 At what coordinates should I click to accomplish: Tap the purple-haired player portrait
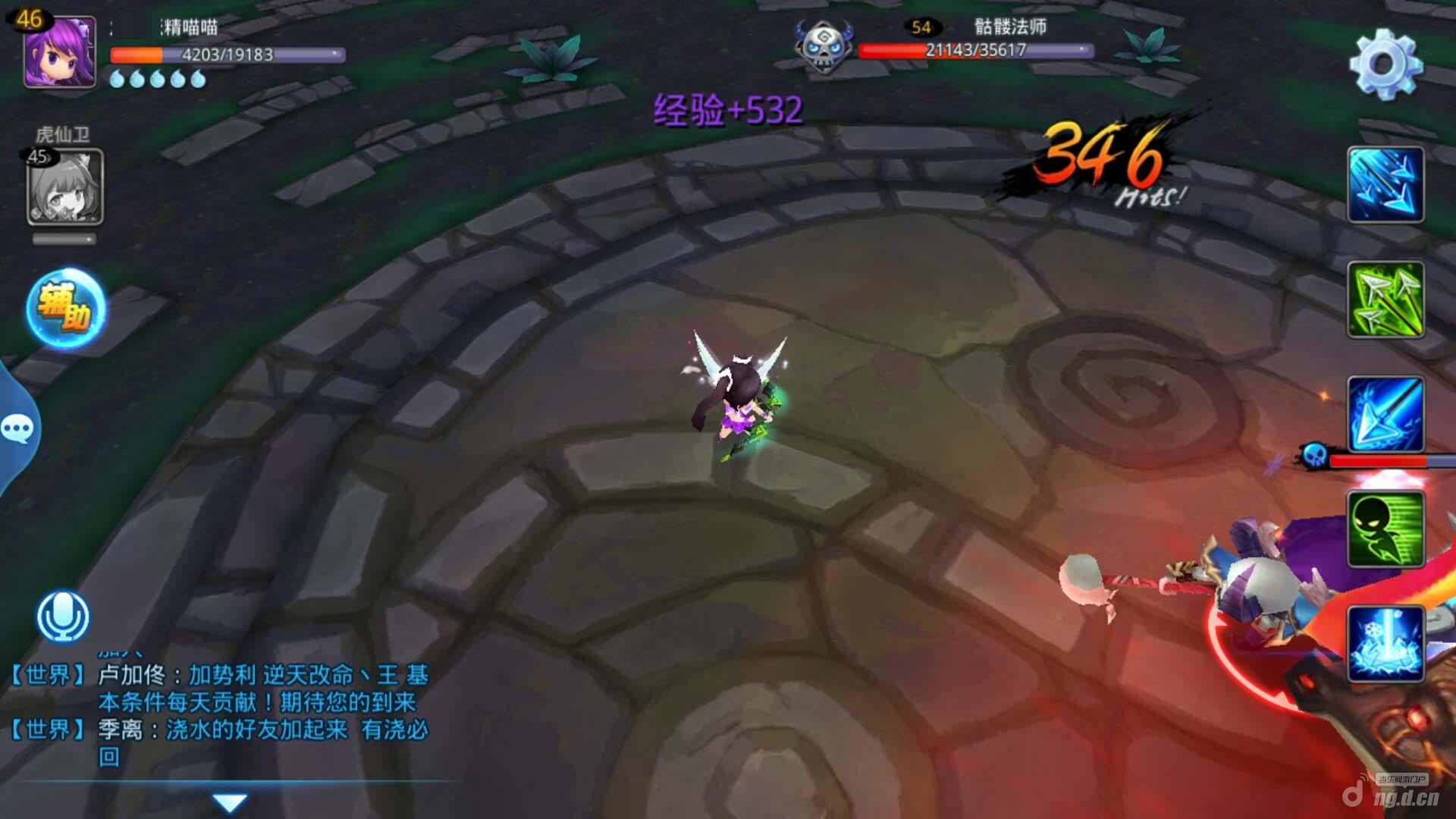[x=59, y=52]
